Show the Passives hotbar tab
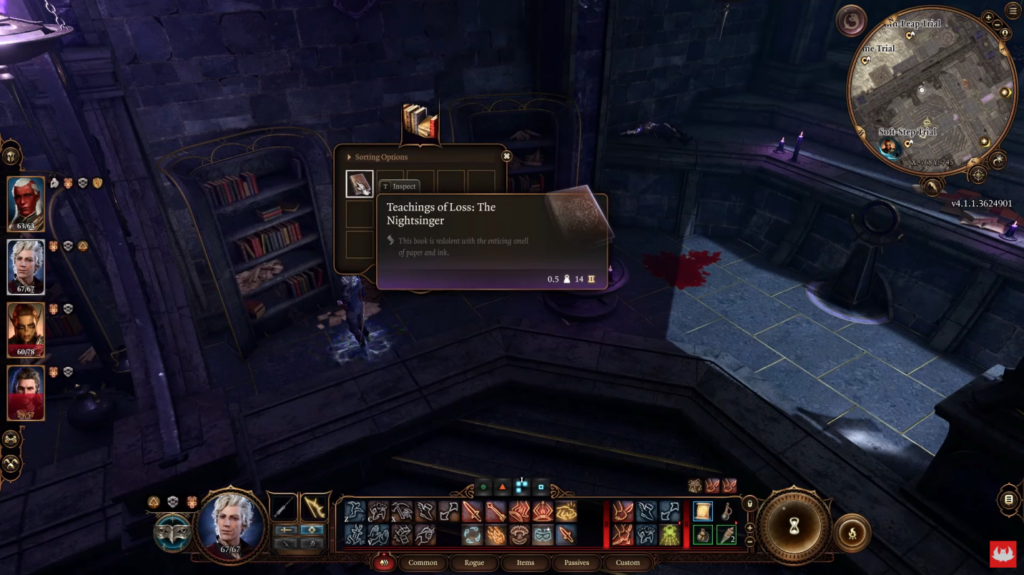 point(577,563)
